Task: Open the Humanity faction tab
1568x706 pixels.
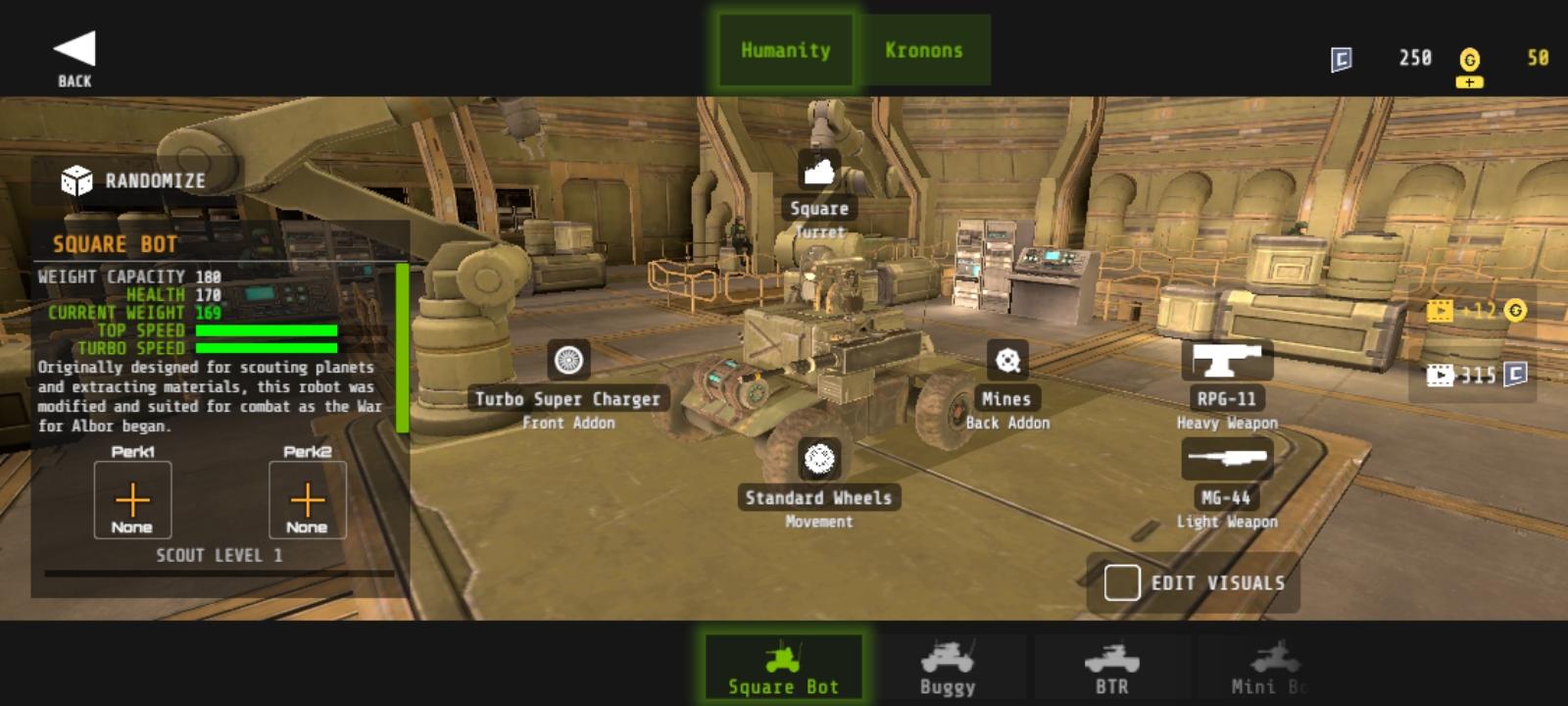Action: 784,49
